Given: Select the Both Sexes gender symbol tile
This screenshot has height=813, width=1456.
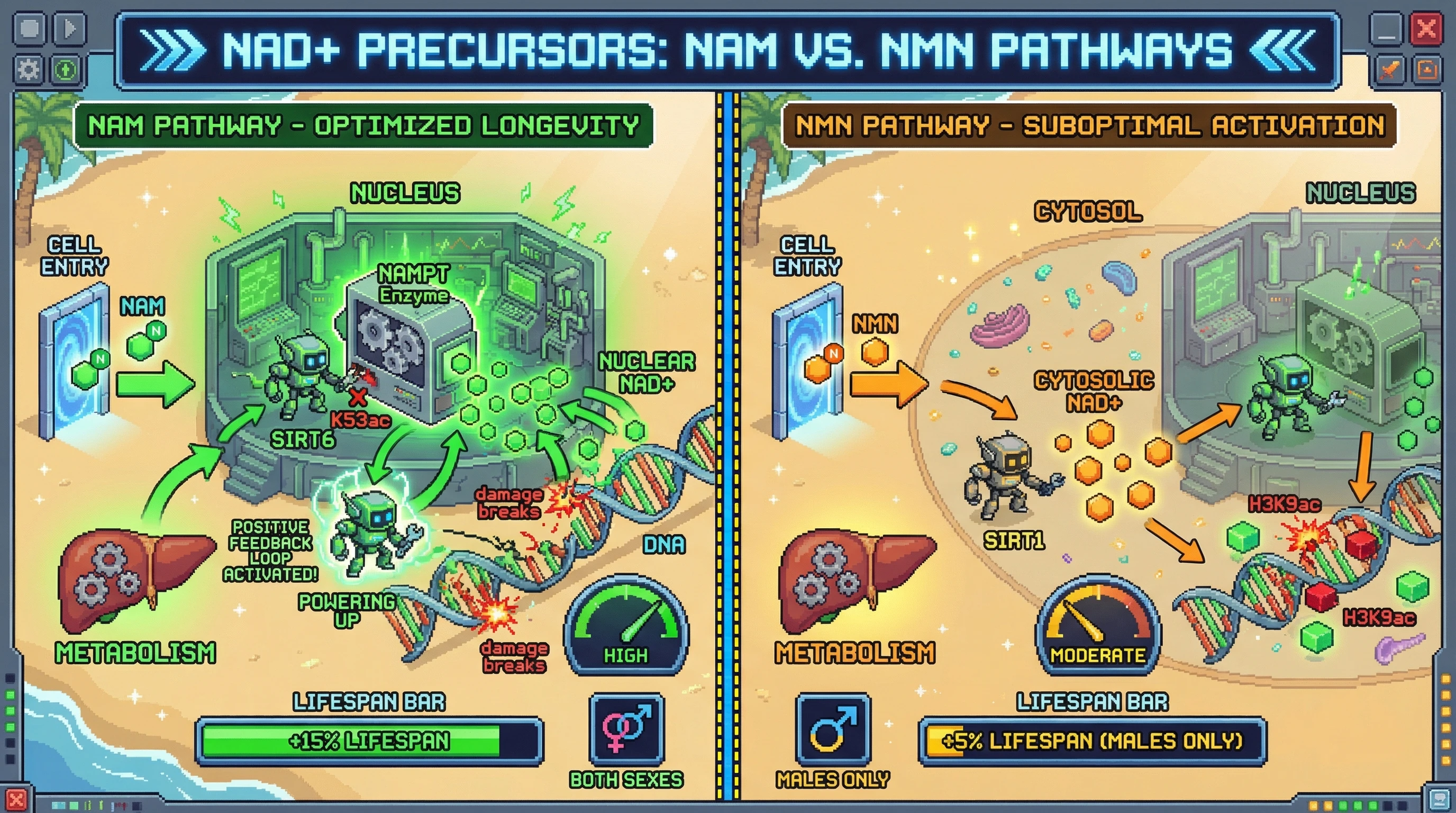Looking at the screenshot, I should (x=626, y=729).
